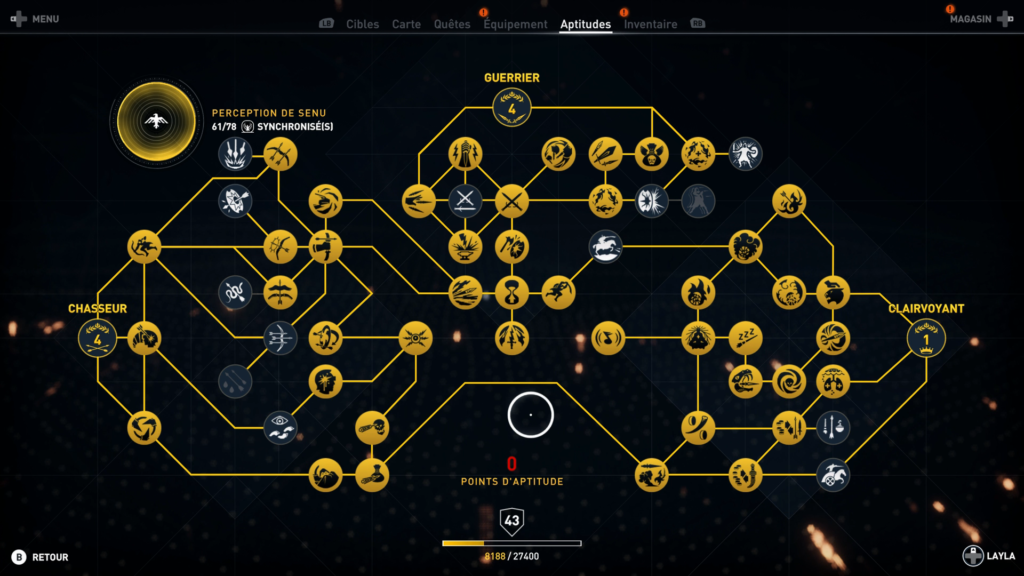
Task: Pick the horse rider ability node
Action: pyautogui.click(x=605, y=246)
